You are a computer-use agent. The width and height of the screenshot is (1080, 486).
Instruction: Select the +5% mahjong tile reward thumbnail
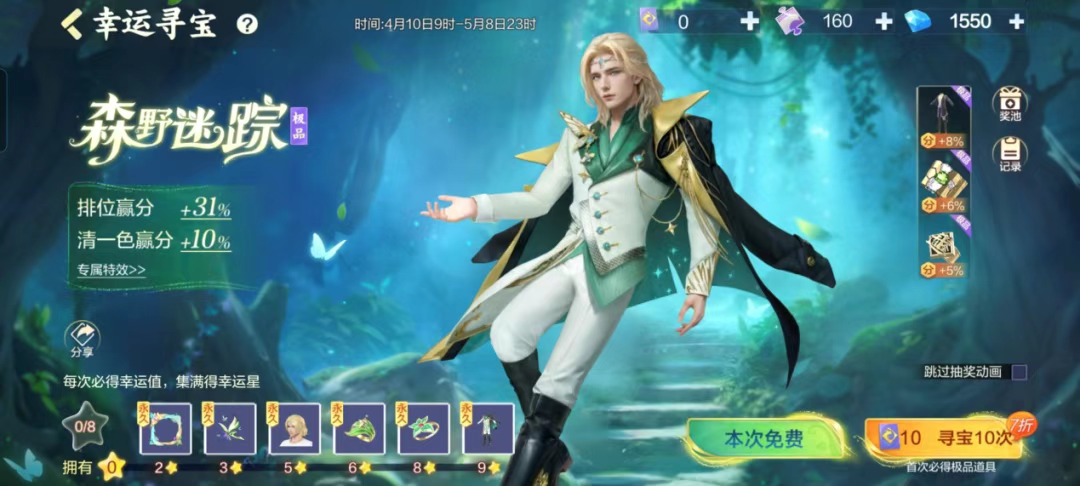940,248
